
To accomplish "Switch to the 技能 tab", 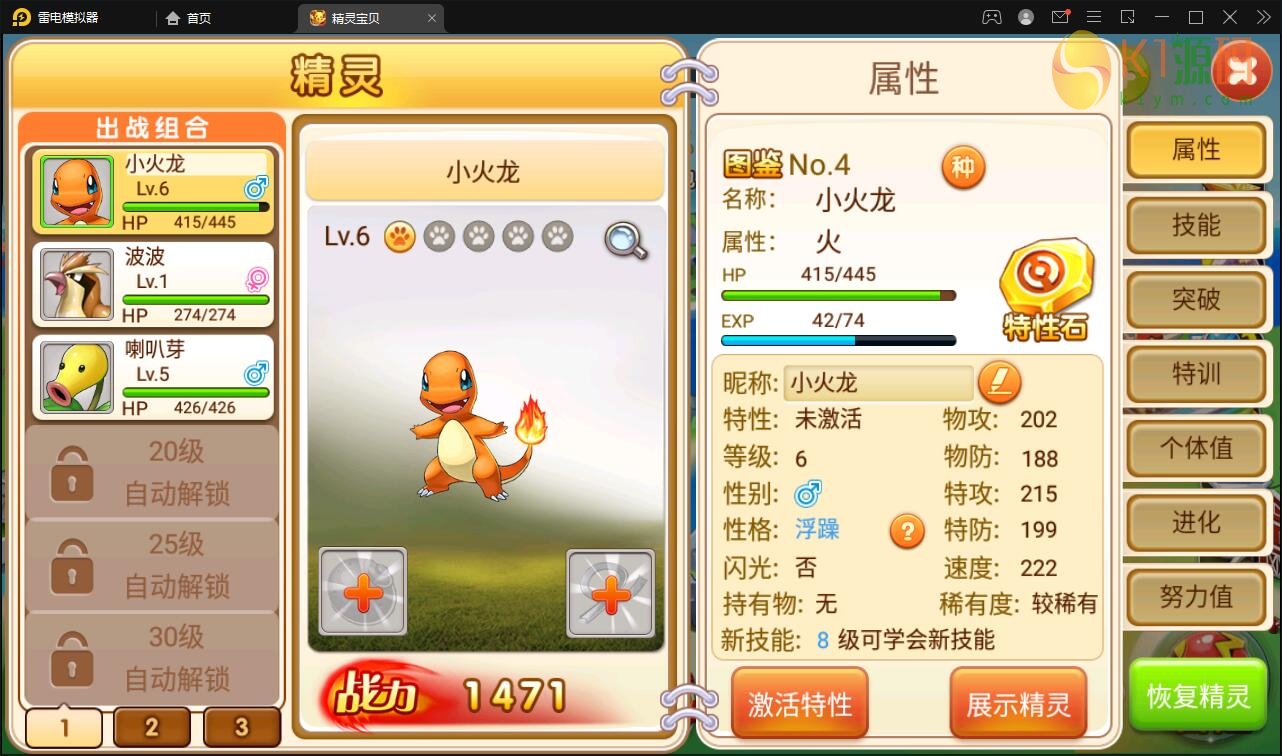I will [x=1196, y=225].
